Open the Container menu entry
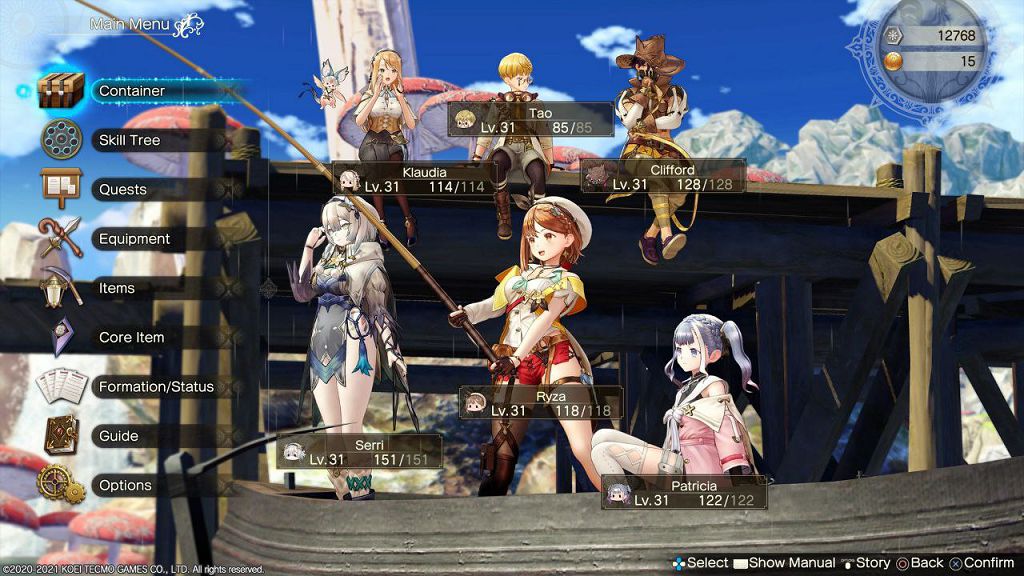 click(132, 91)
